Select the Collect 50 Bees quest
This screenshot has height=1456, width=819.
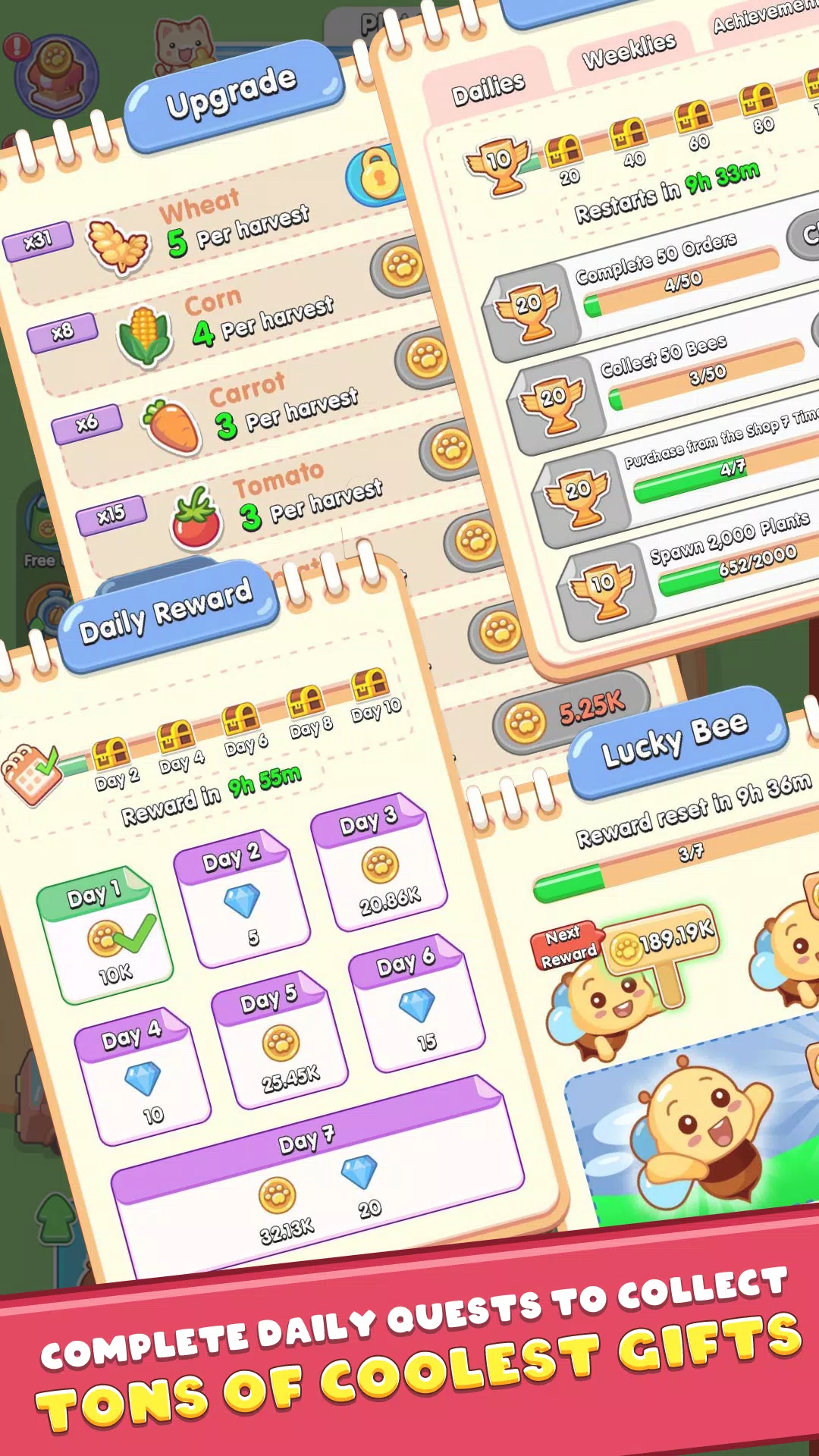690,379
